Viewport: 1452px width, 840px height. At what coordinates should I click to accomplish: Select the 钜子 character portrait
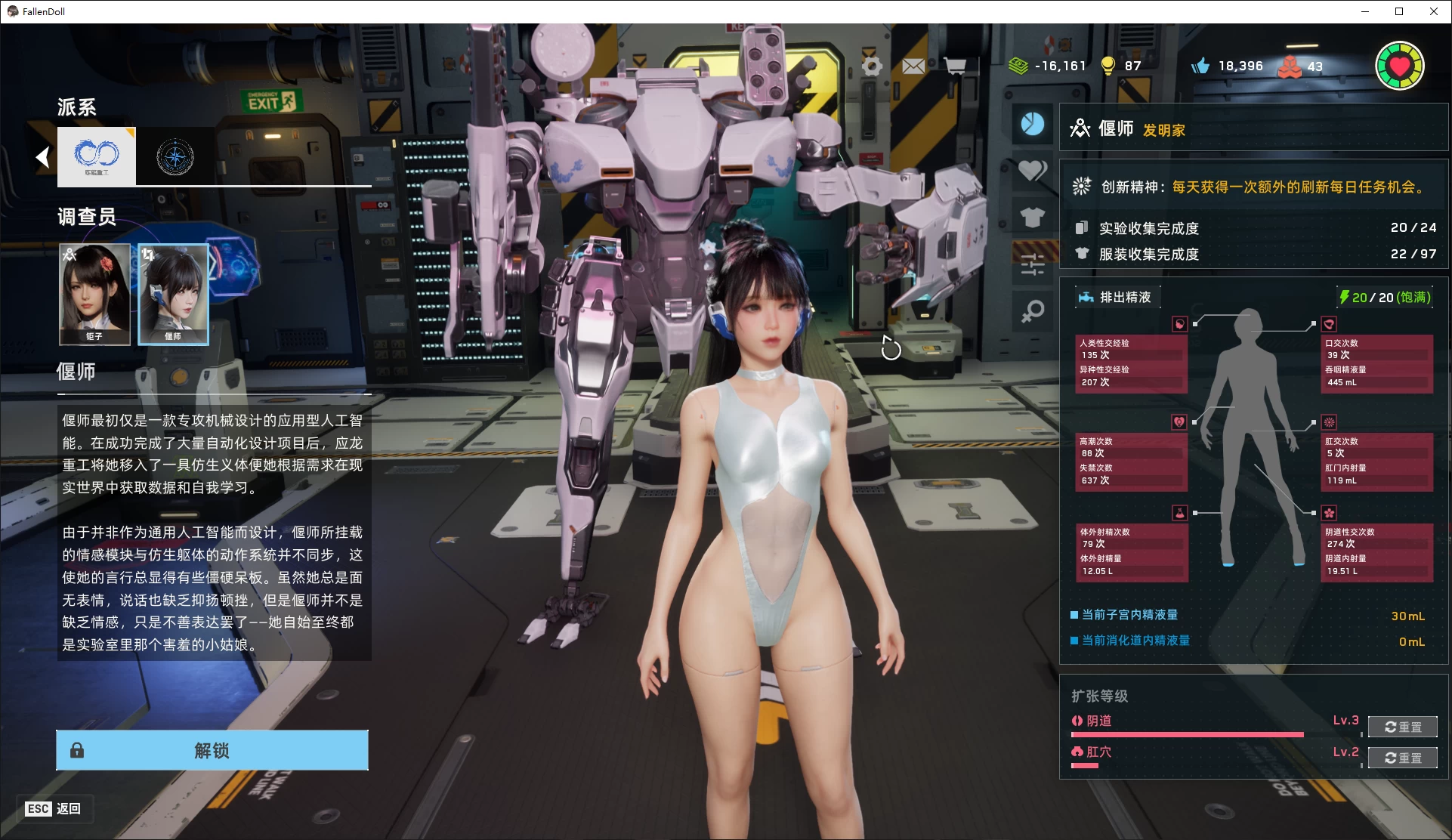94,294
